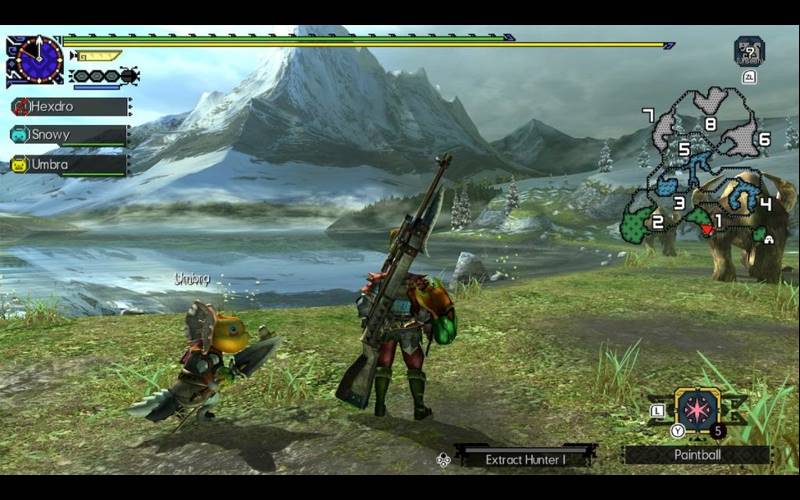Open the quest clock icon

(x=38, y=61)
